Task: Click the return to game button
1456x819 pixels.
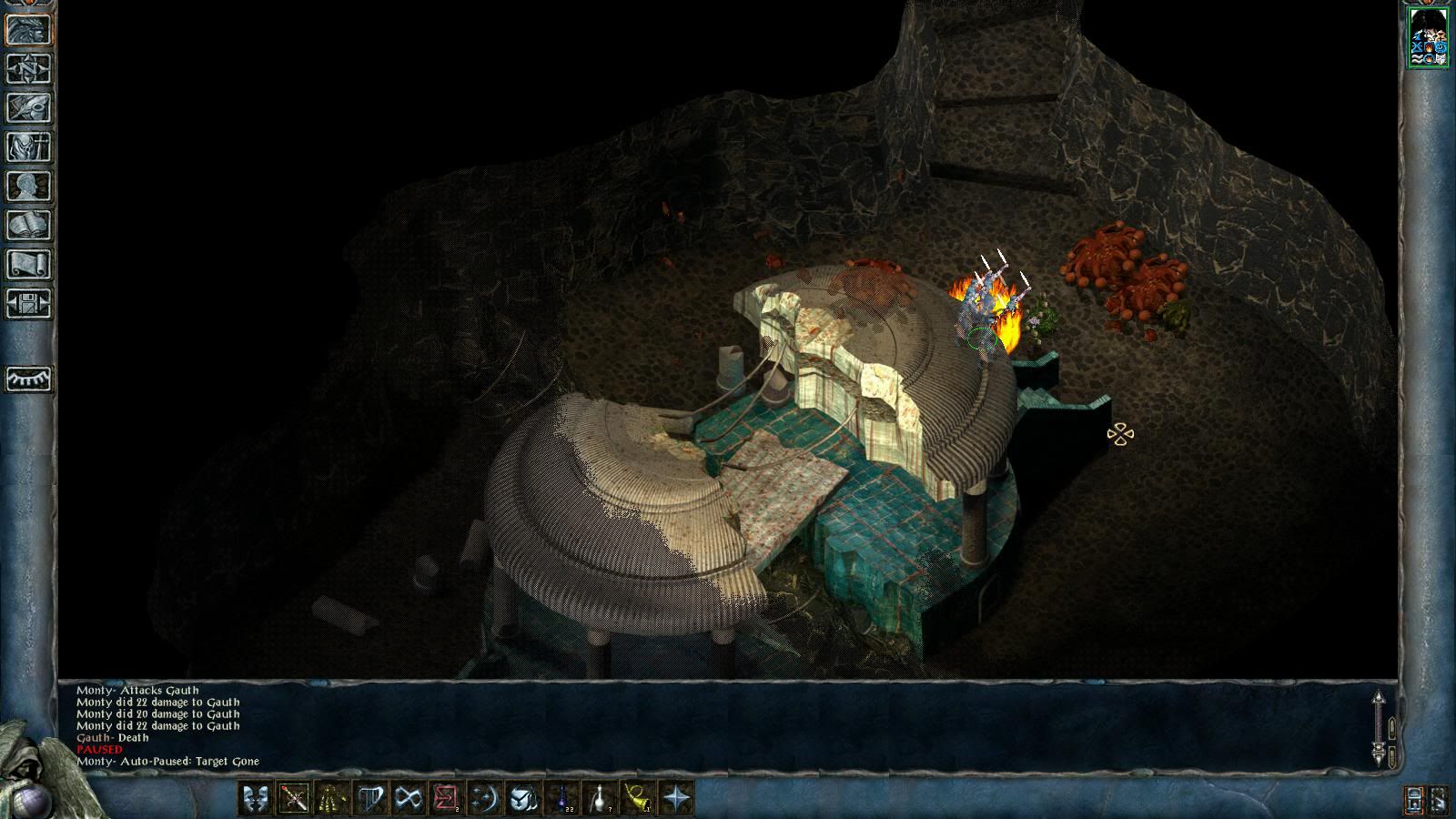Action: (x=29, y=29)
